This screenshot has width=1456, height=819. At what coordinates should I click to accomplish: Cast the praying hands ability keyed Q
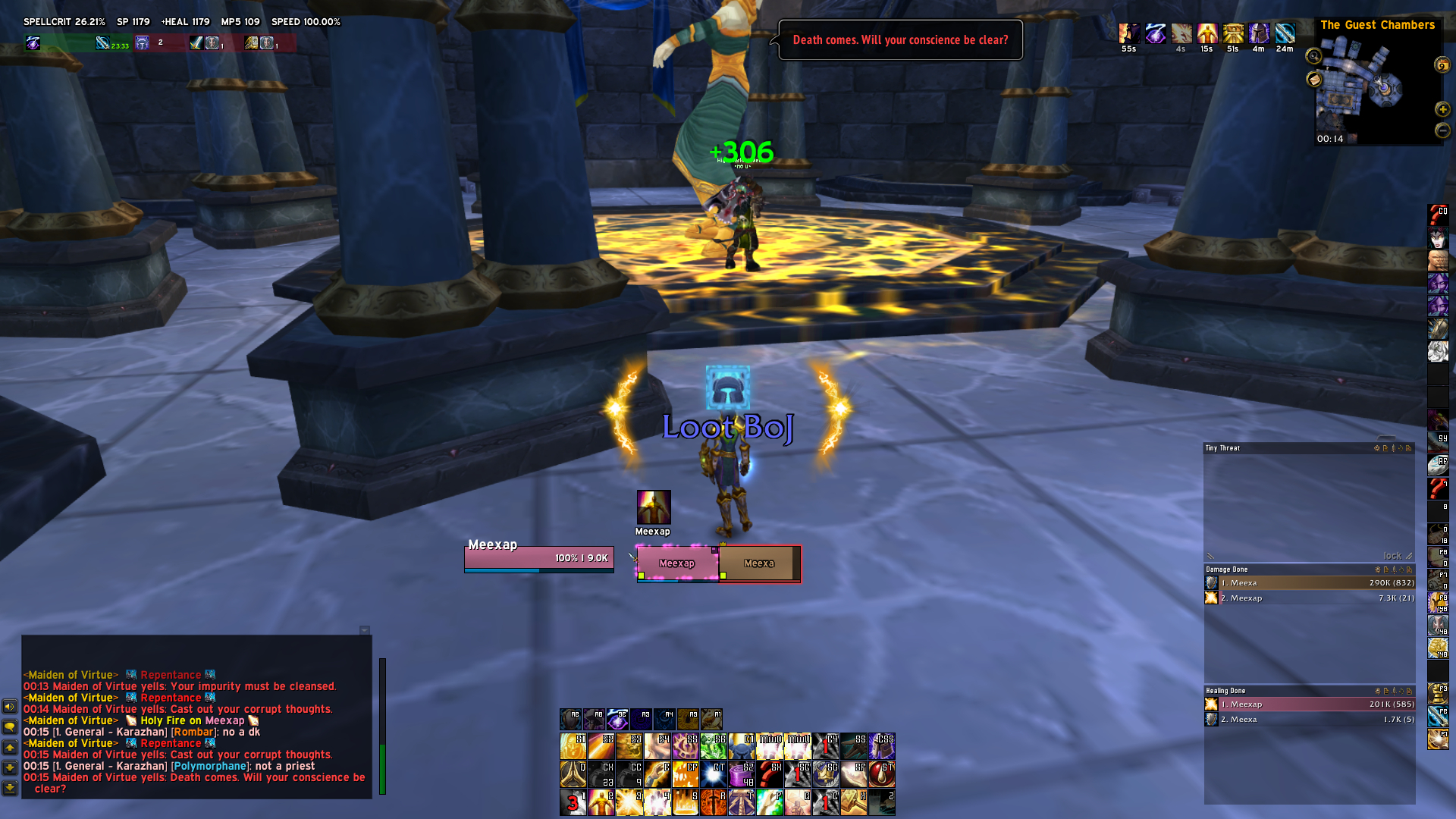point(573,775)
